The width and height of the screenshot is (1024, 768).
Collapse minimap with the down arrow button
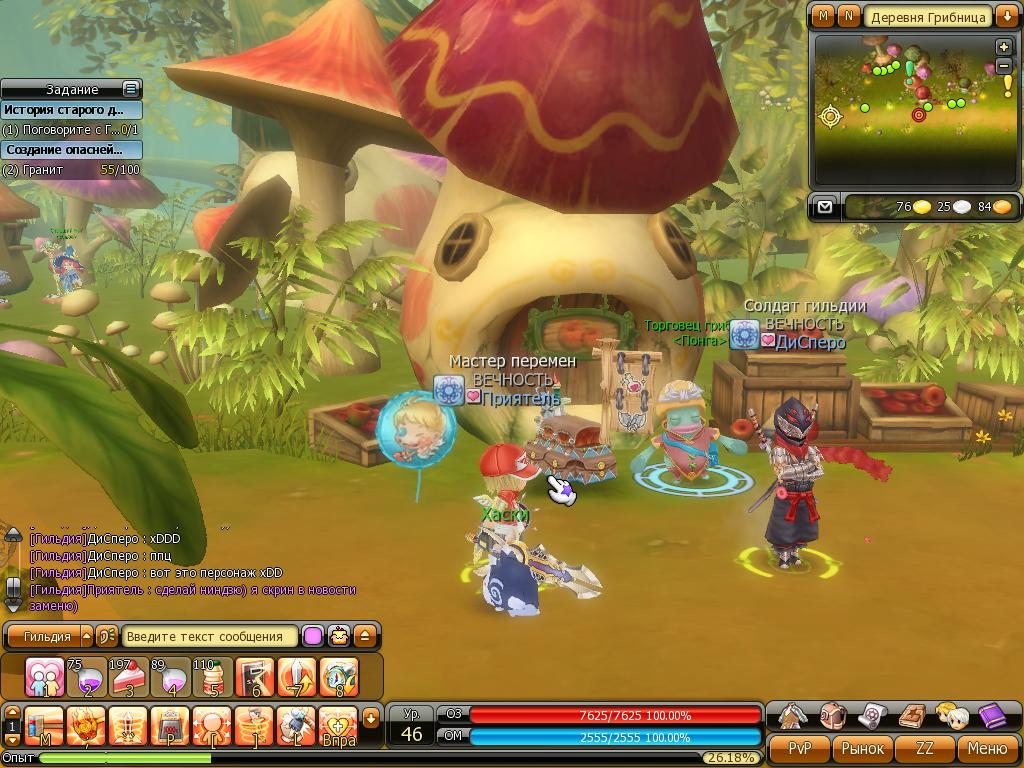point(1004,17)
